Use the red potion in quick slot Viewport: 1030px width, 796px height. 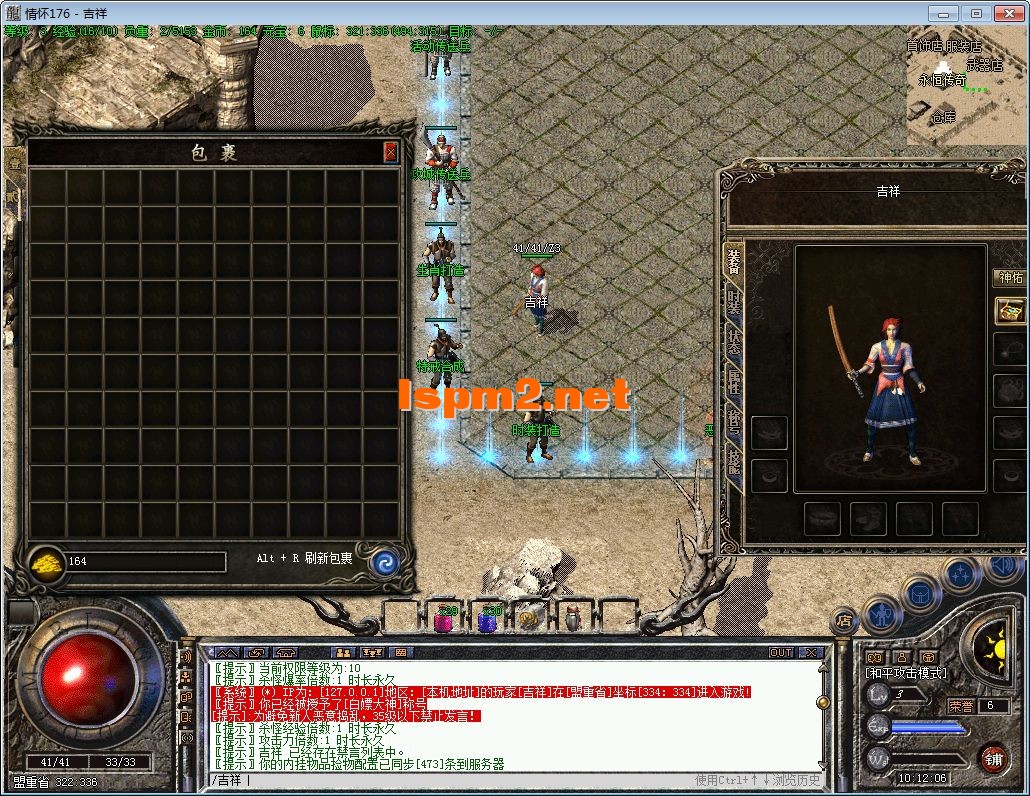click(445, 619)
